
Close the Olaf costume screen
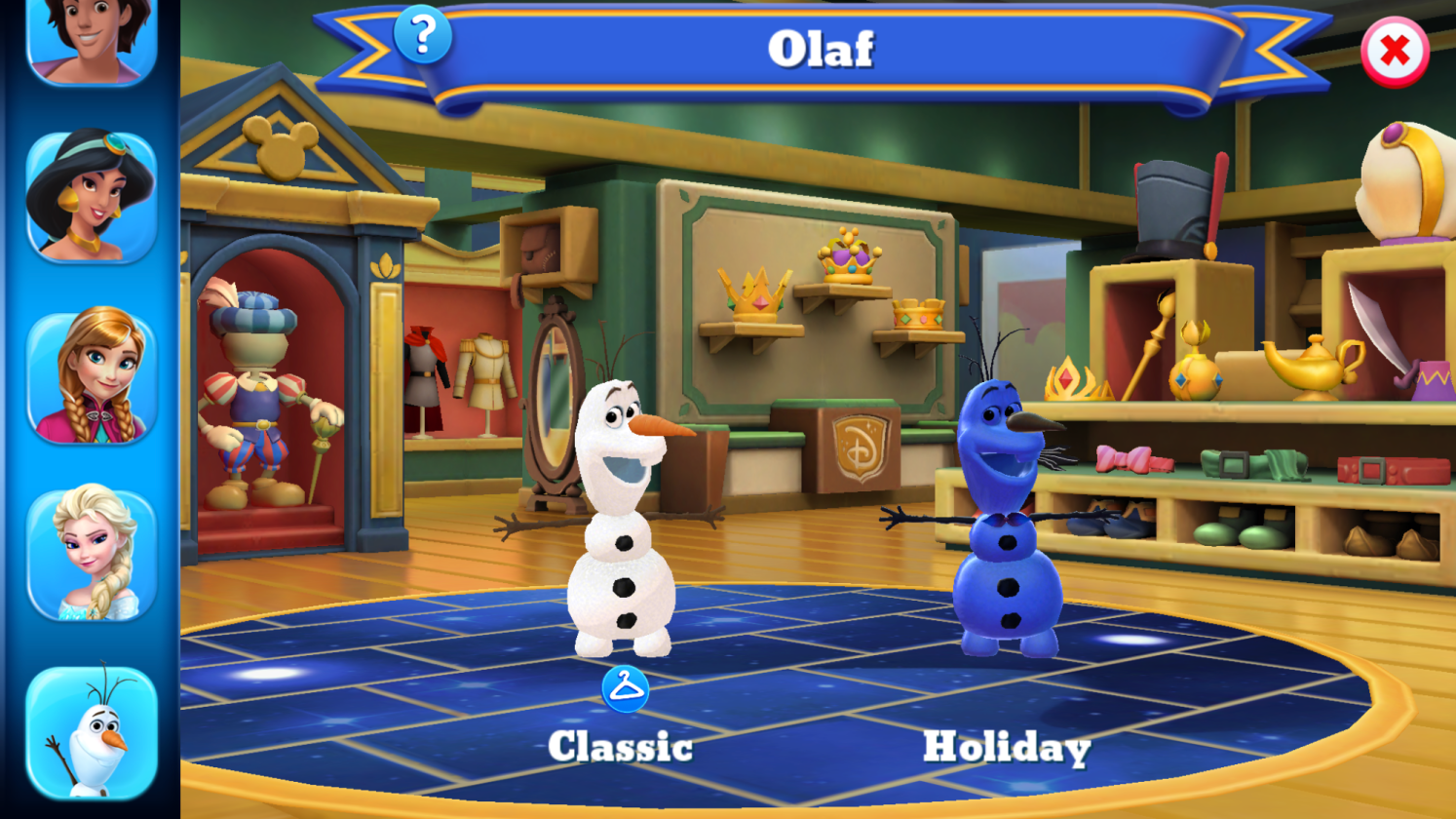[1394, 52]
